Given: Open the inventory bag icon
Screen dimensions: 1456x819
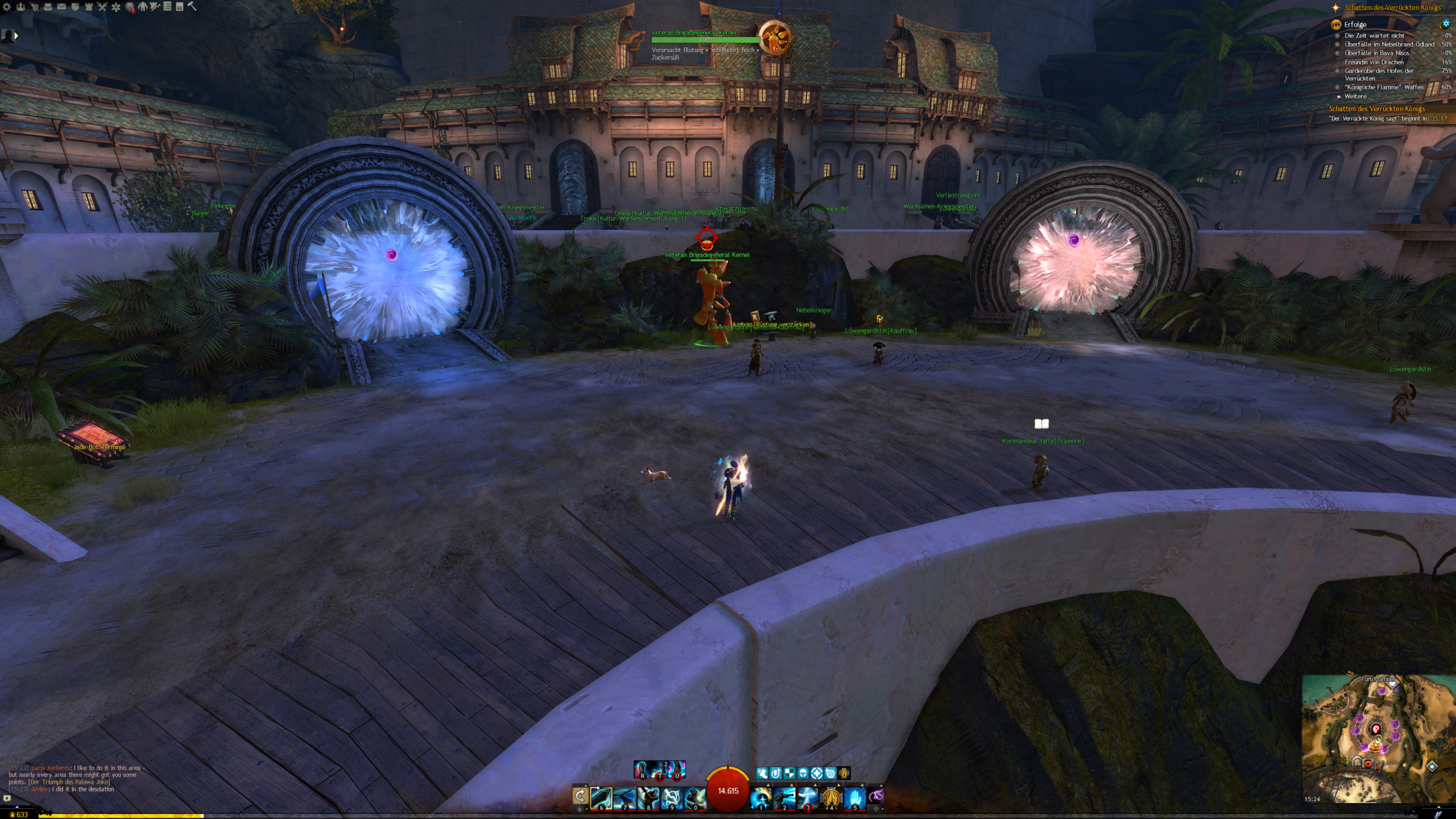Looking at the screenshot, I should (48, 7).
